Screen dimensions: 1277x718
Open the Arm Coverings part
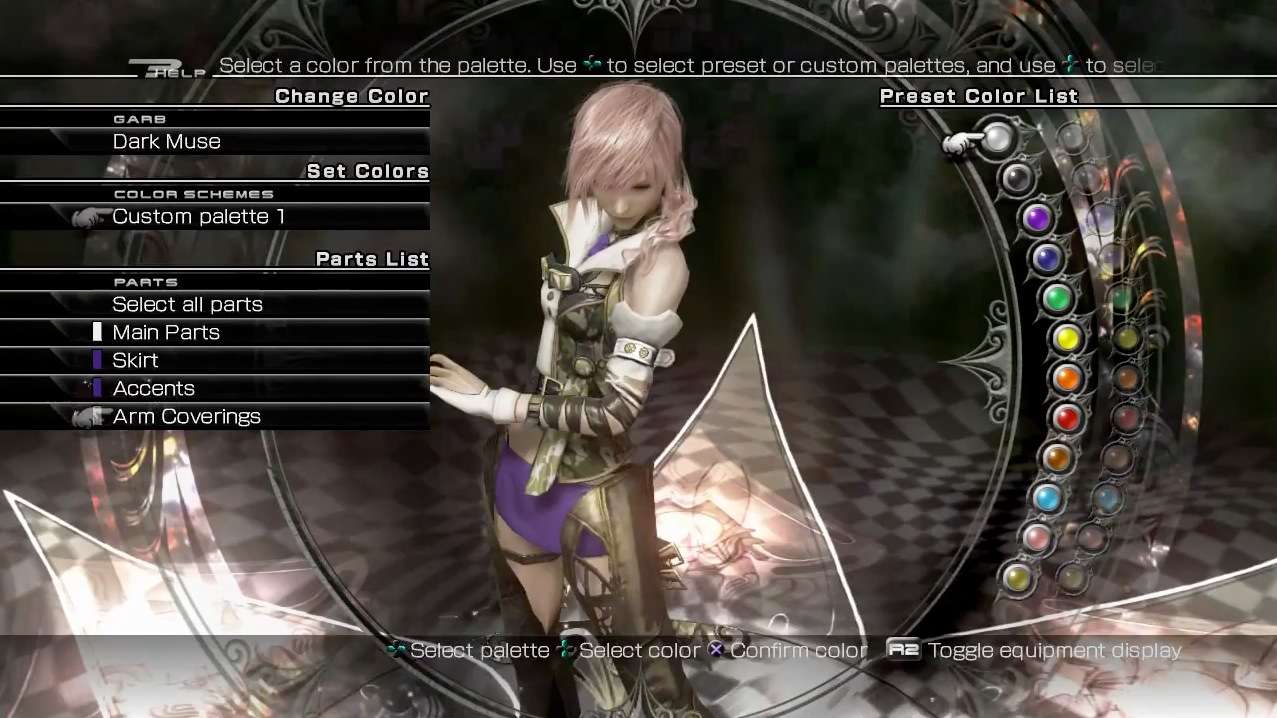click(186, 417)
